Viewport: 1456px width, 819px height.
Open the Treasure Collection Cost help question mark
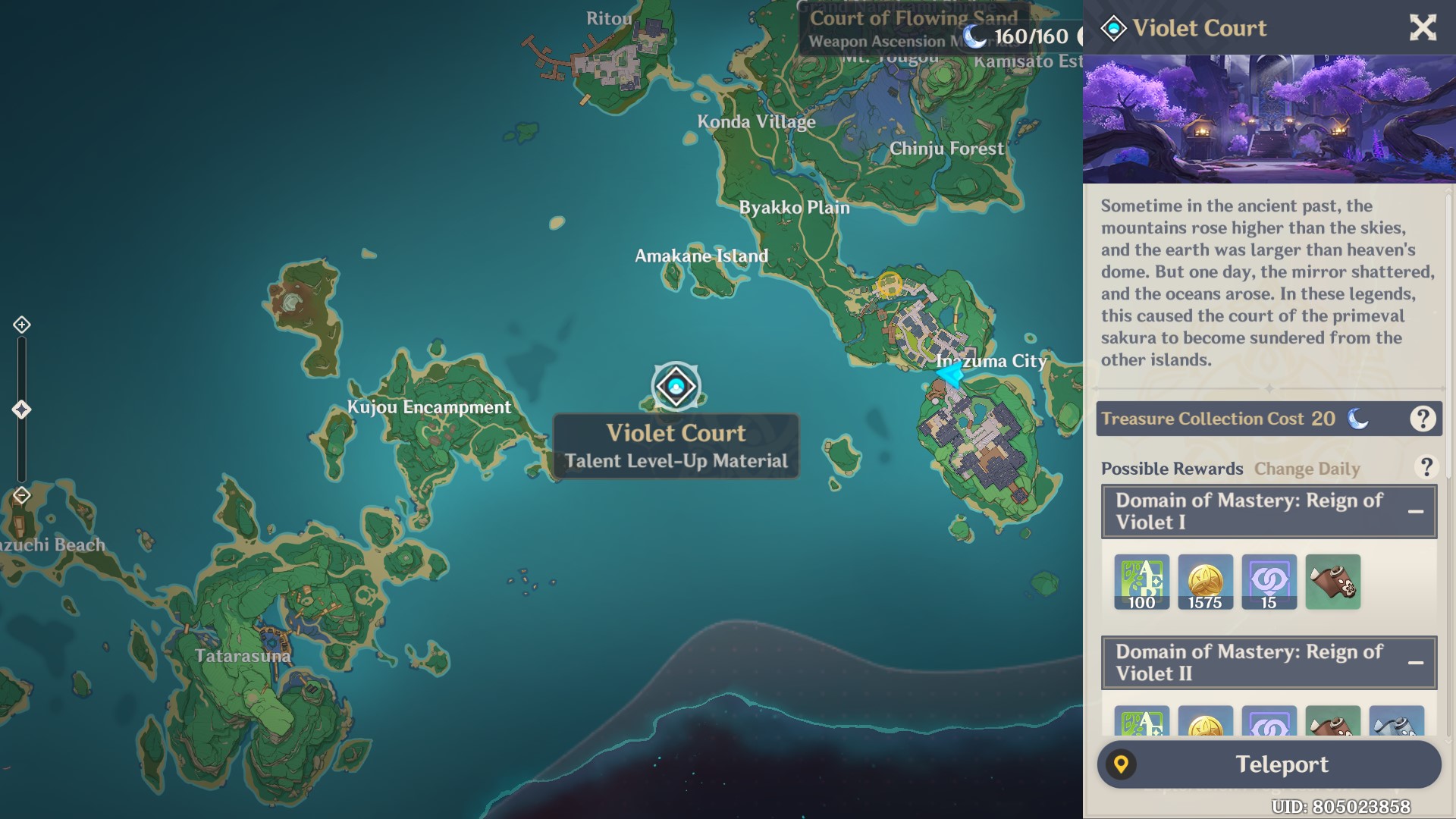[1422, 418]
